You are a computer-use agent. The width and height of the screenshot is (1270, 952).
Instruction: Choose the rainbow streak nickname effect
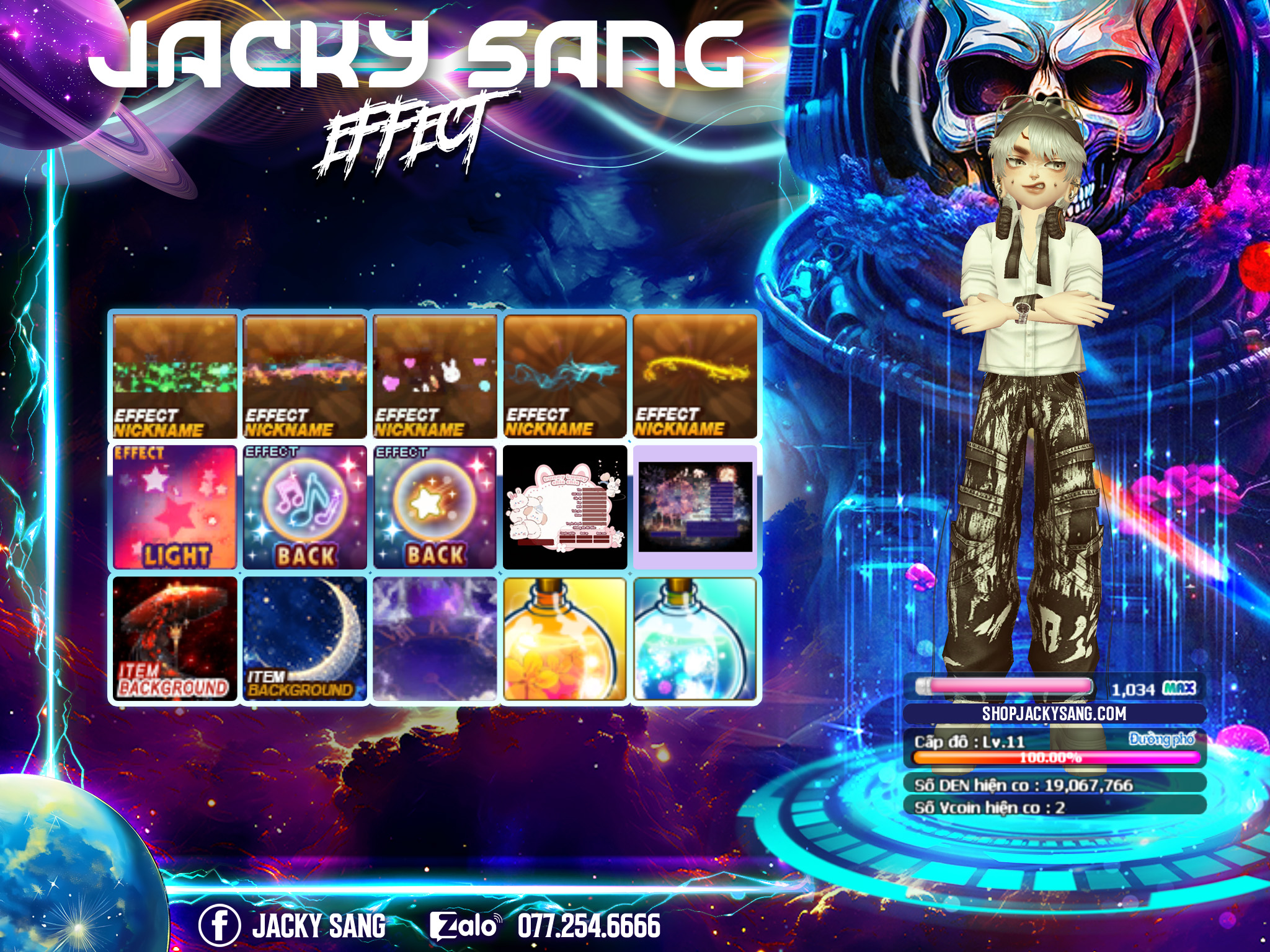pyautogui.click(x=304, y=376)
